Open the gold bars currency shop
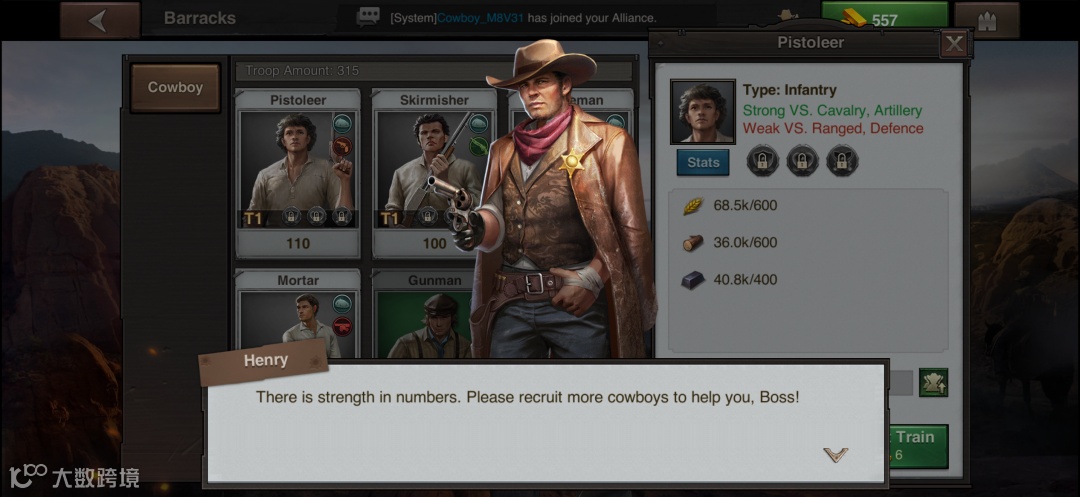Image resolution: width=1080 pixels, height=497 pixels. [884, 19]
